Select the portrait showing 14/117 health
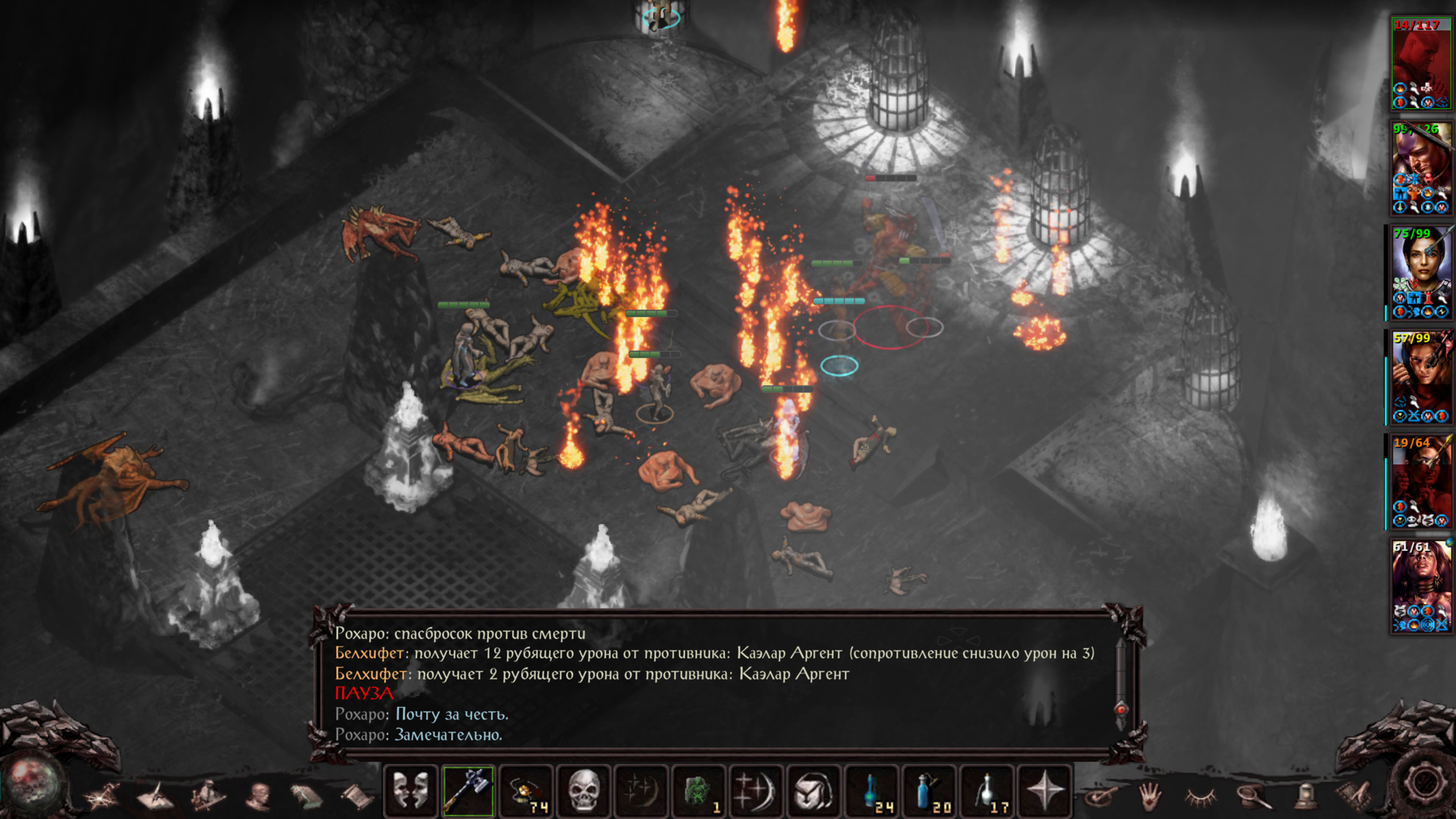Image resolution: width=1456 pixels, height=819 pixels. point(1420,63)
